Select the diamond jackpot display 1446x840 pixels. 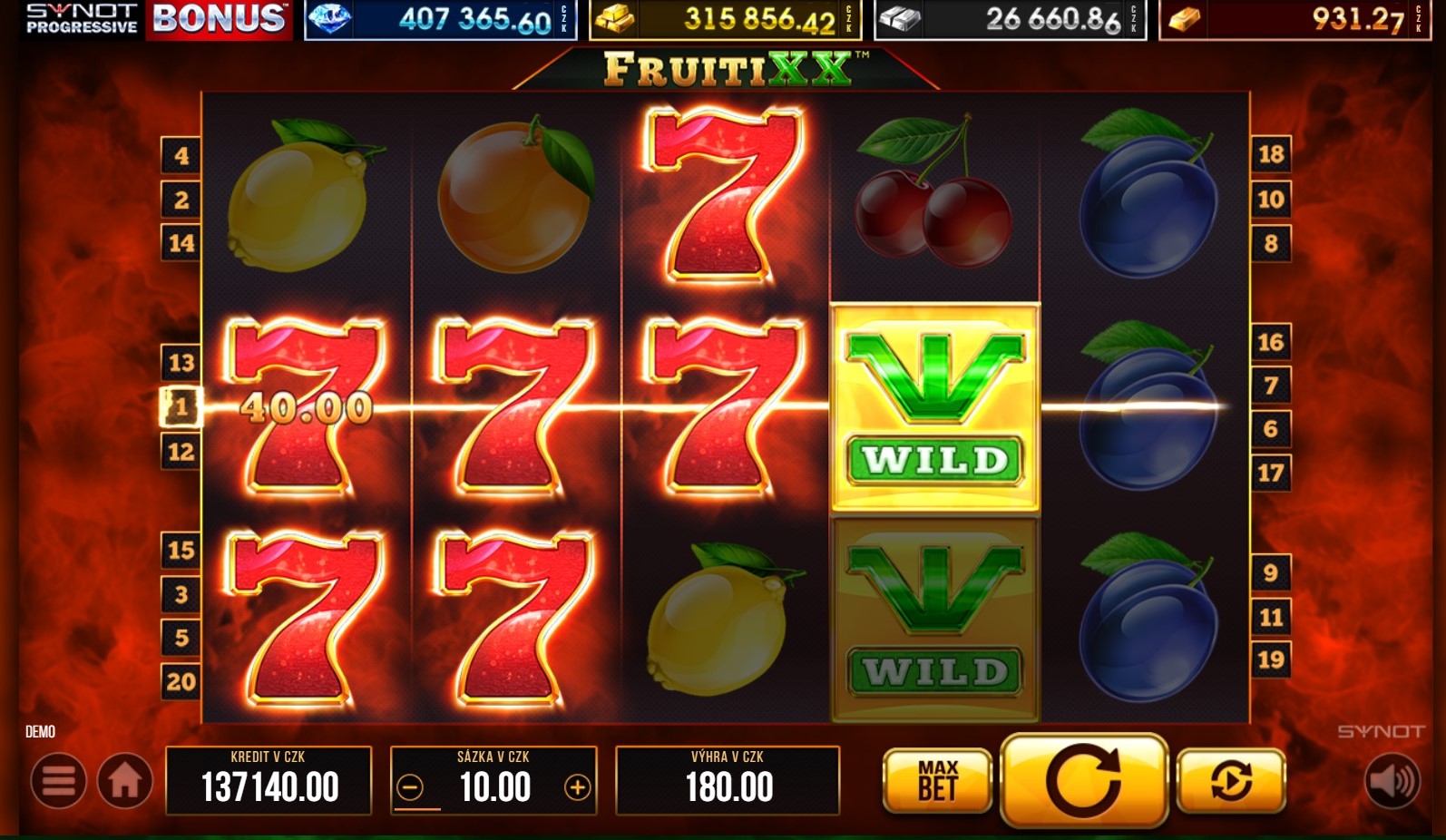[440, 19]
